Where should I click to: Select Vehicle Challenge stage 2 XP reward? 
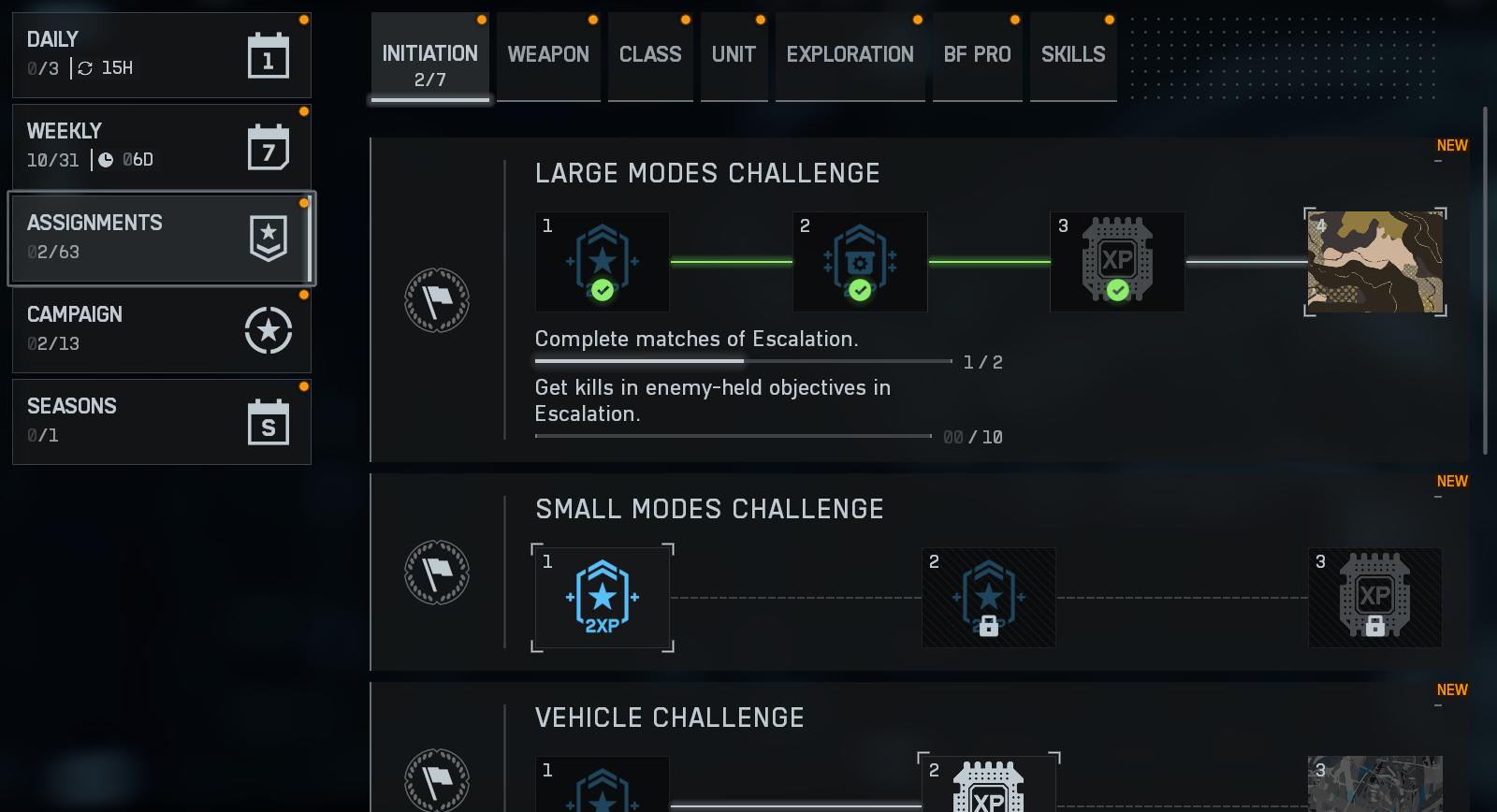(x=988, y=784)
